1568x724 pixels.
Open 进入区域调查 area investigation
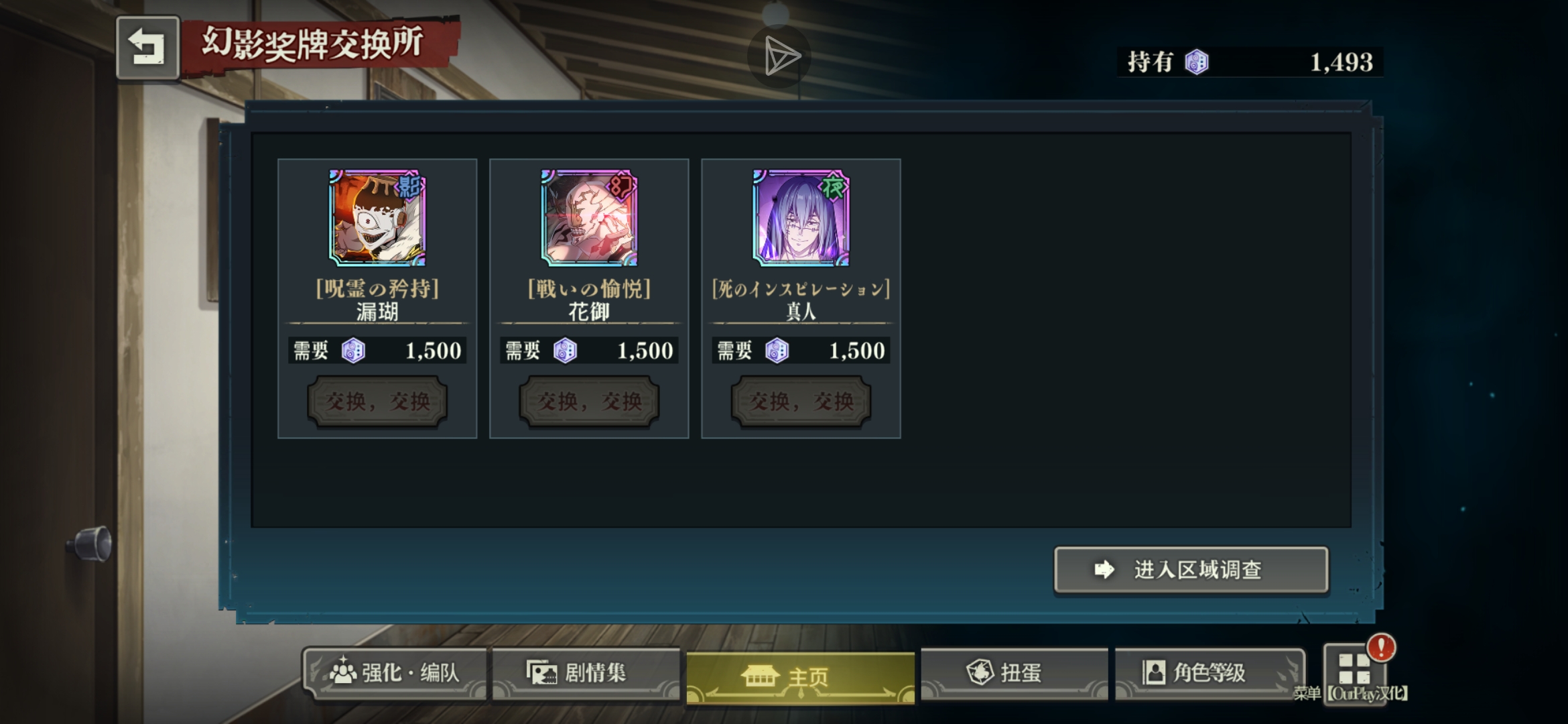pyautogui.click(x=1191, y=570)
